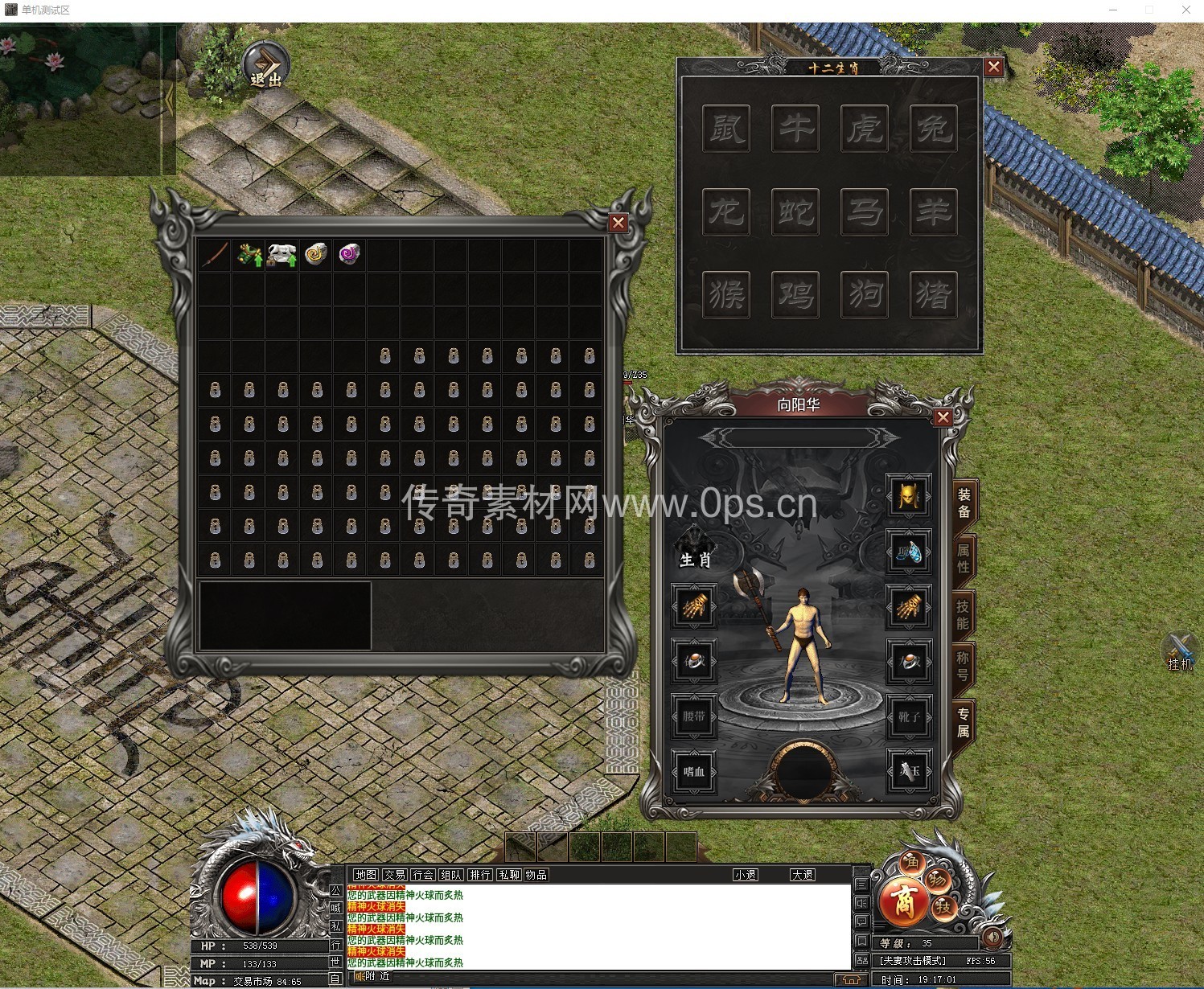Pick the 猪 pig zodiac tile
The width and height of the screenshot is (1204, 989).
[934, 295]
